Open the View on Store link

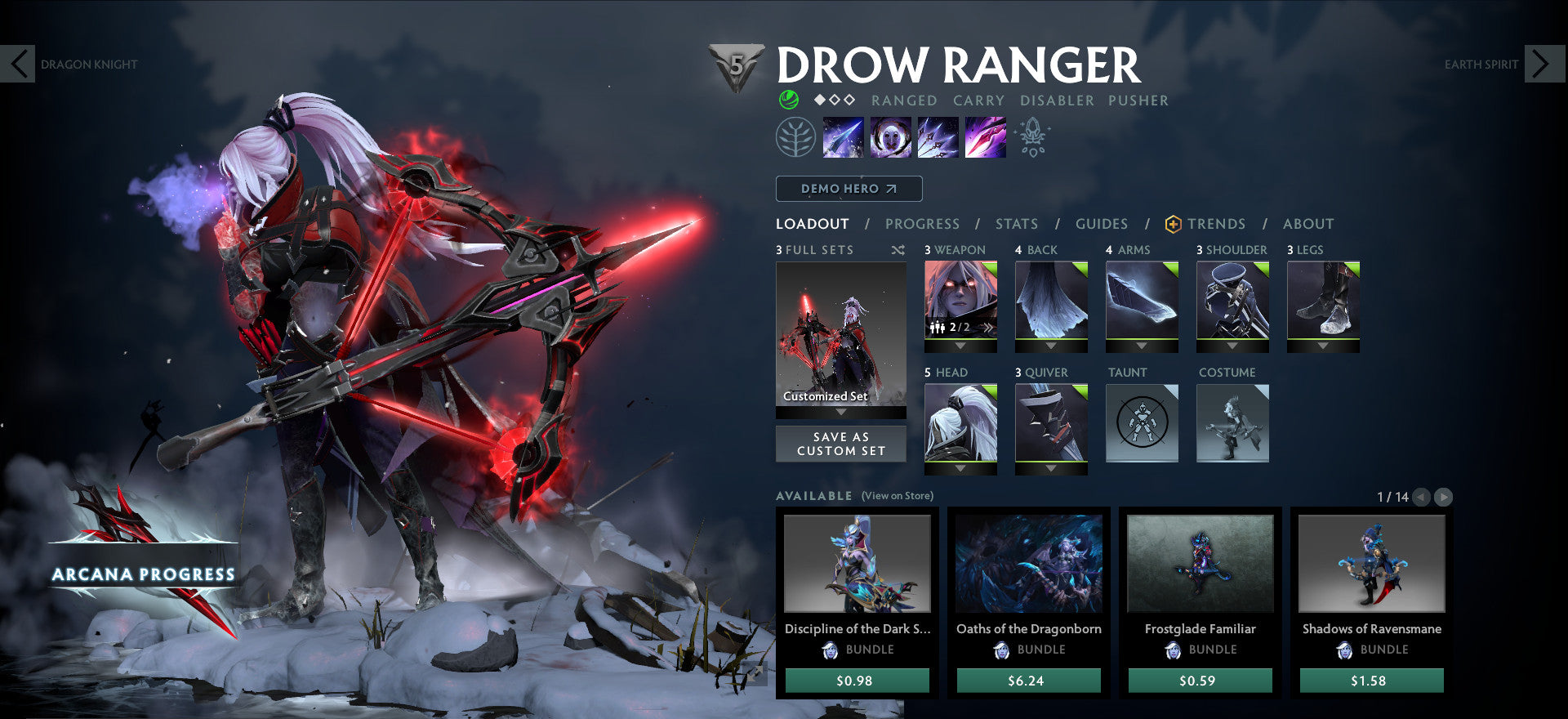pos(896,495)
